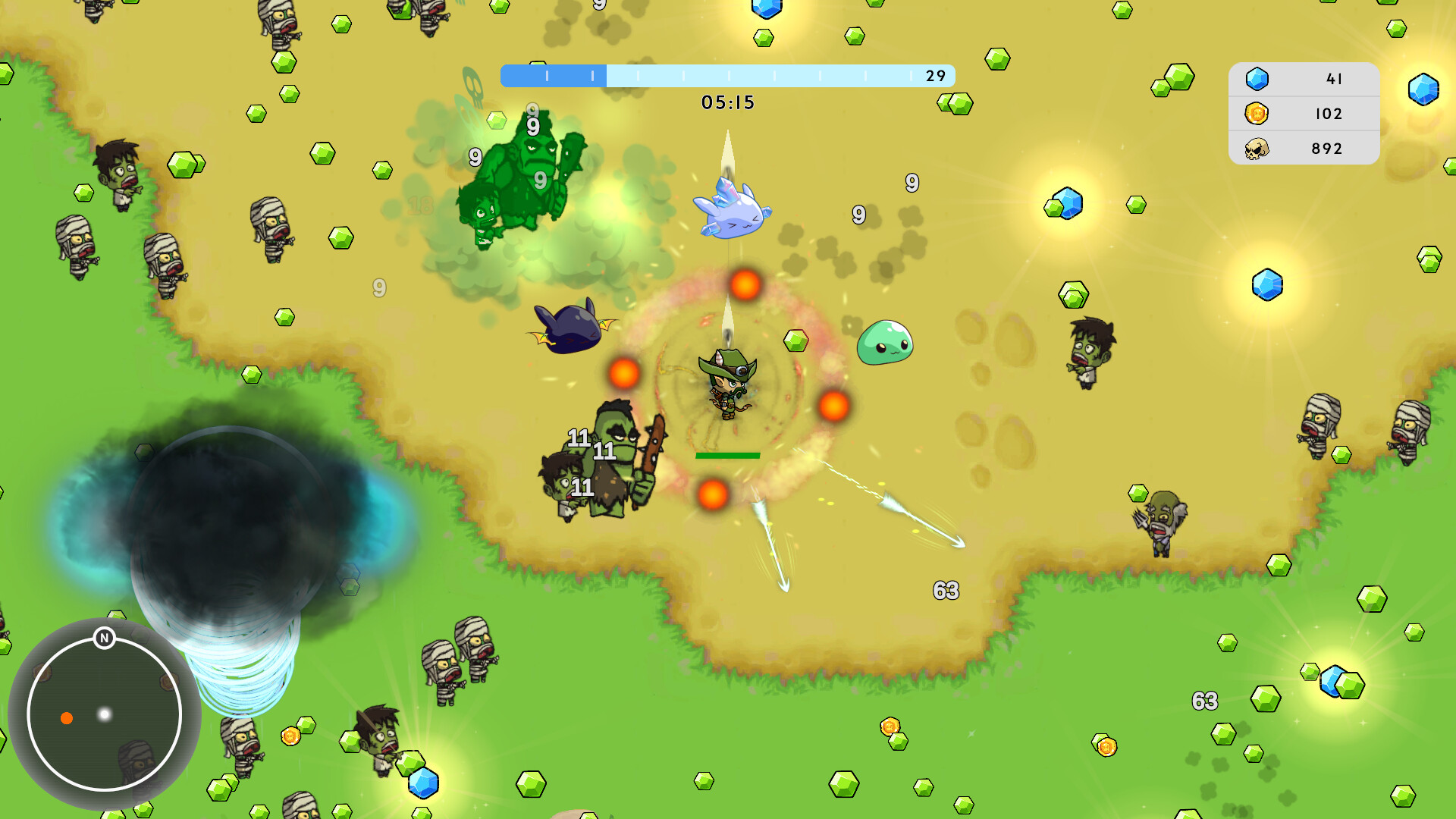Select the purple flying bat creature
The height and width of the screenshot is (819, 1456).
click(x=573, y=330)
